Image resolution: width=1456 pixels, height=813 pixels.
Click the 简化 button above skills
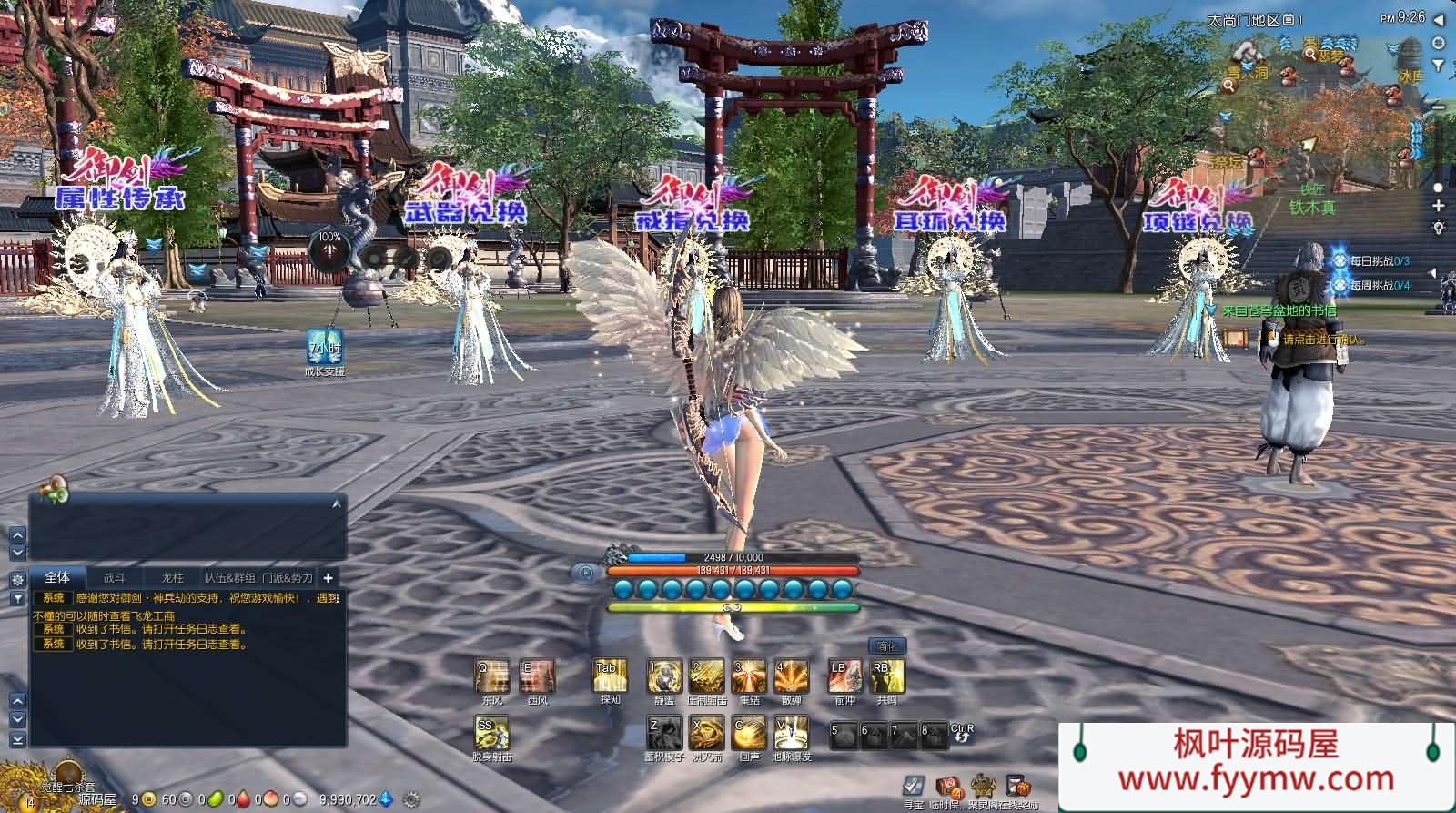pyautogui.click(x=886, y=645)
